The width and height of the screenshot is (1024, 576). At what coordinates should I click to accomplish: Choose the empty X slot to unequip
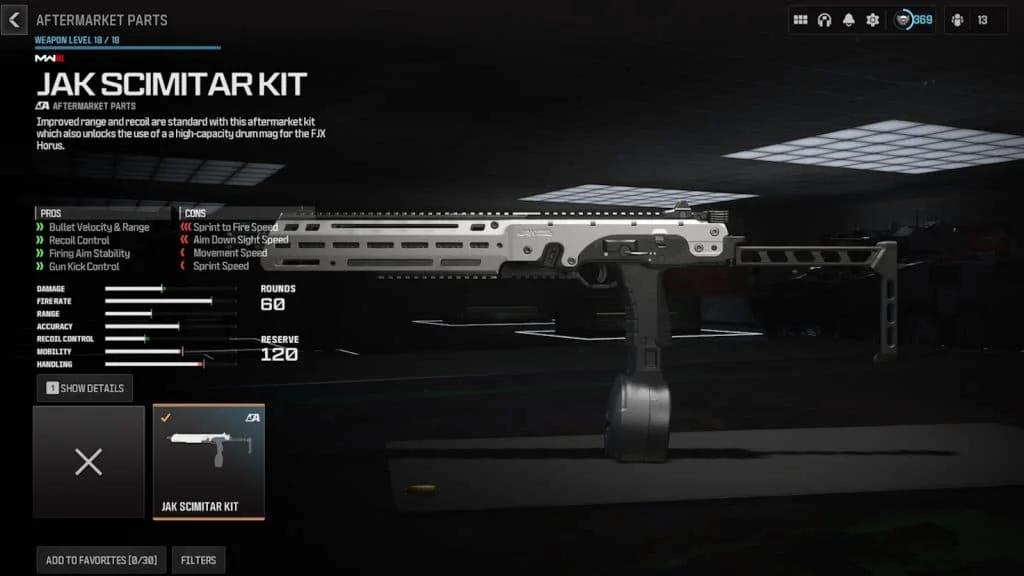(89, 462)
